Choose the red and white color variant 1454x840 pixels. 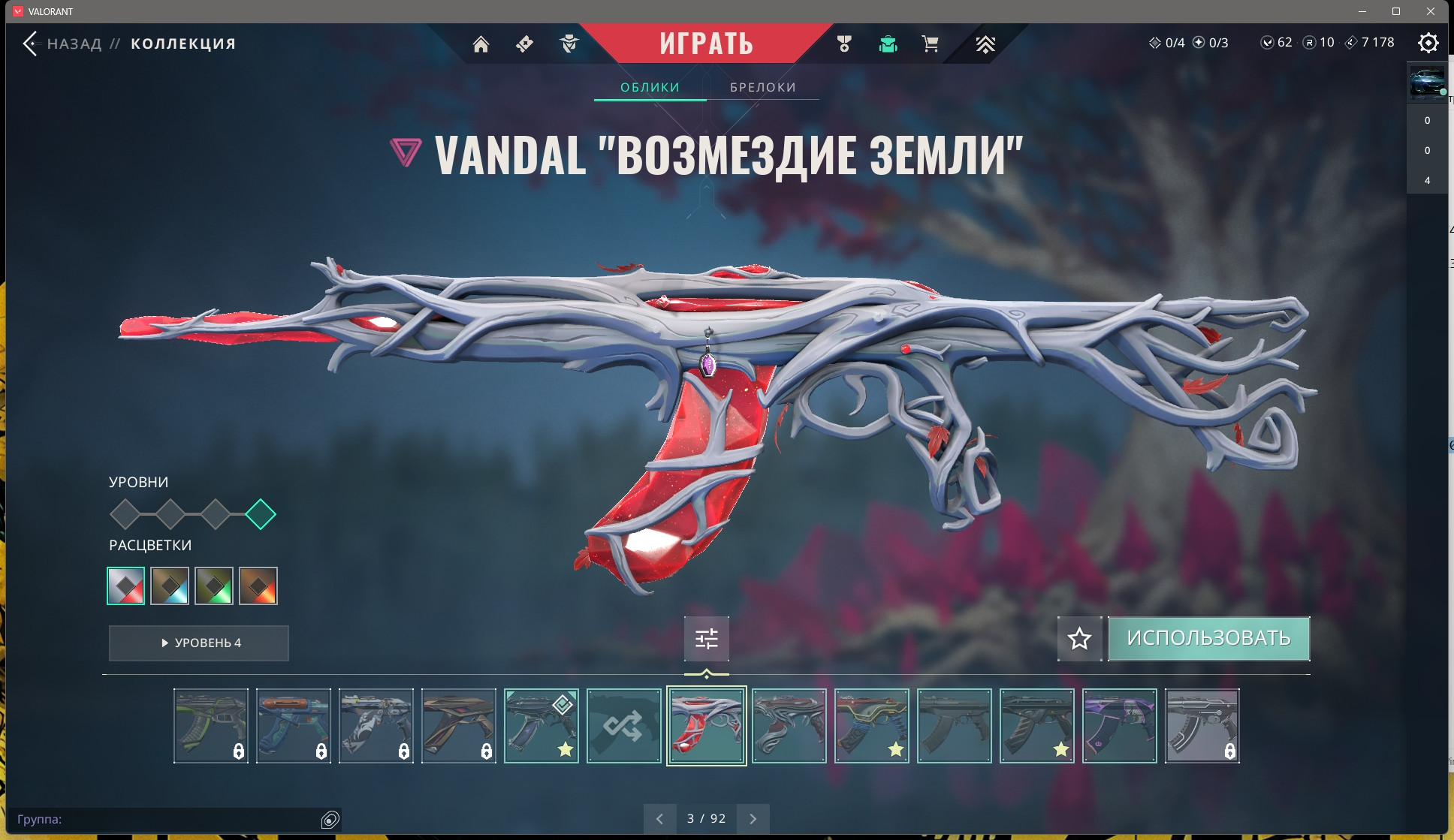126,586
